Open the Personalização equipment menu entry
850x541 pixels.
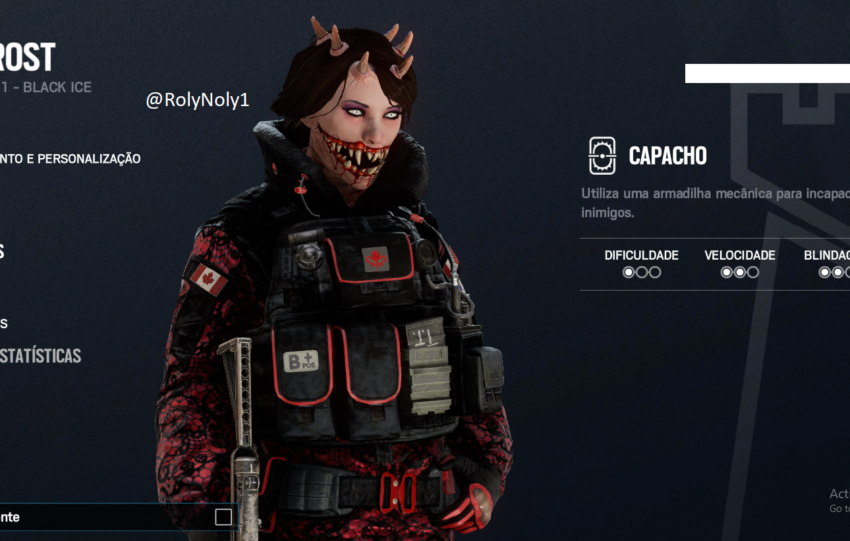point(70,158)
